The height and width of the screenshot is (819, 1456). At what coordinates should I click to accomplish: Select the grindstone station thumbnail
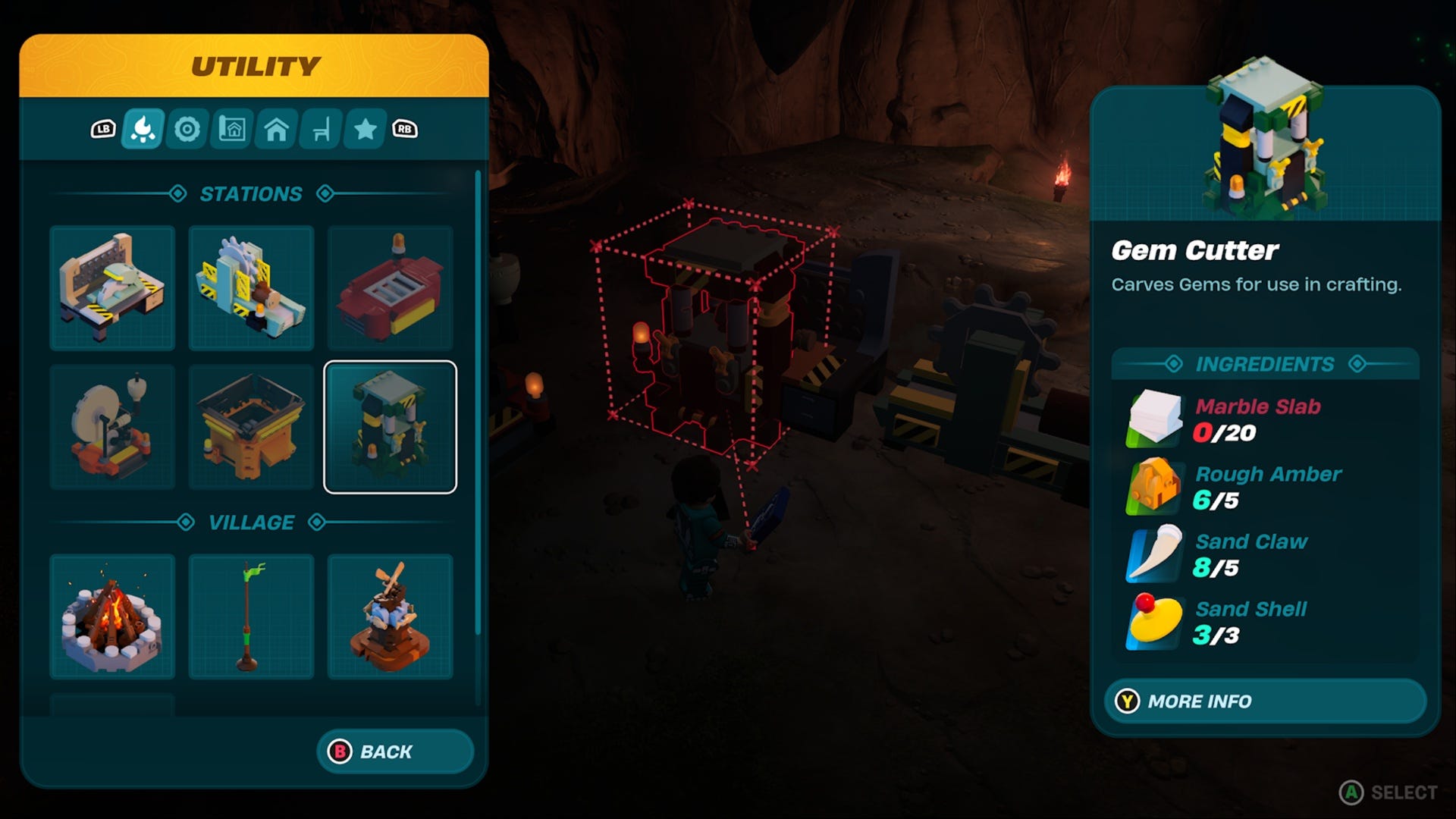tap(112, 426)
